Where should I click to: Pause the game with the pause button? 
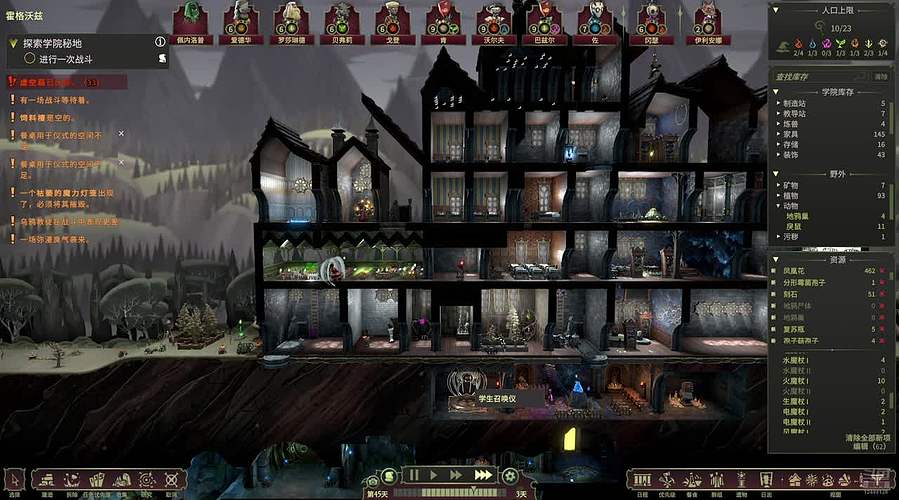(412, 475)
